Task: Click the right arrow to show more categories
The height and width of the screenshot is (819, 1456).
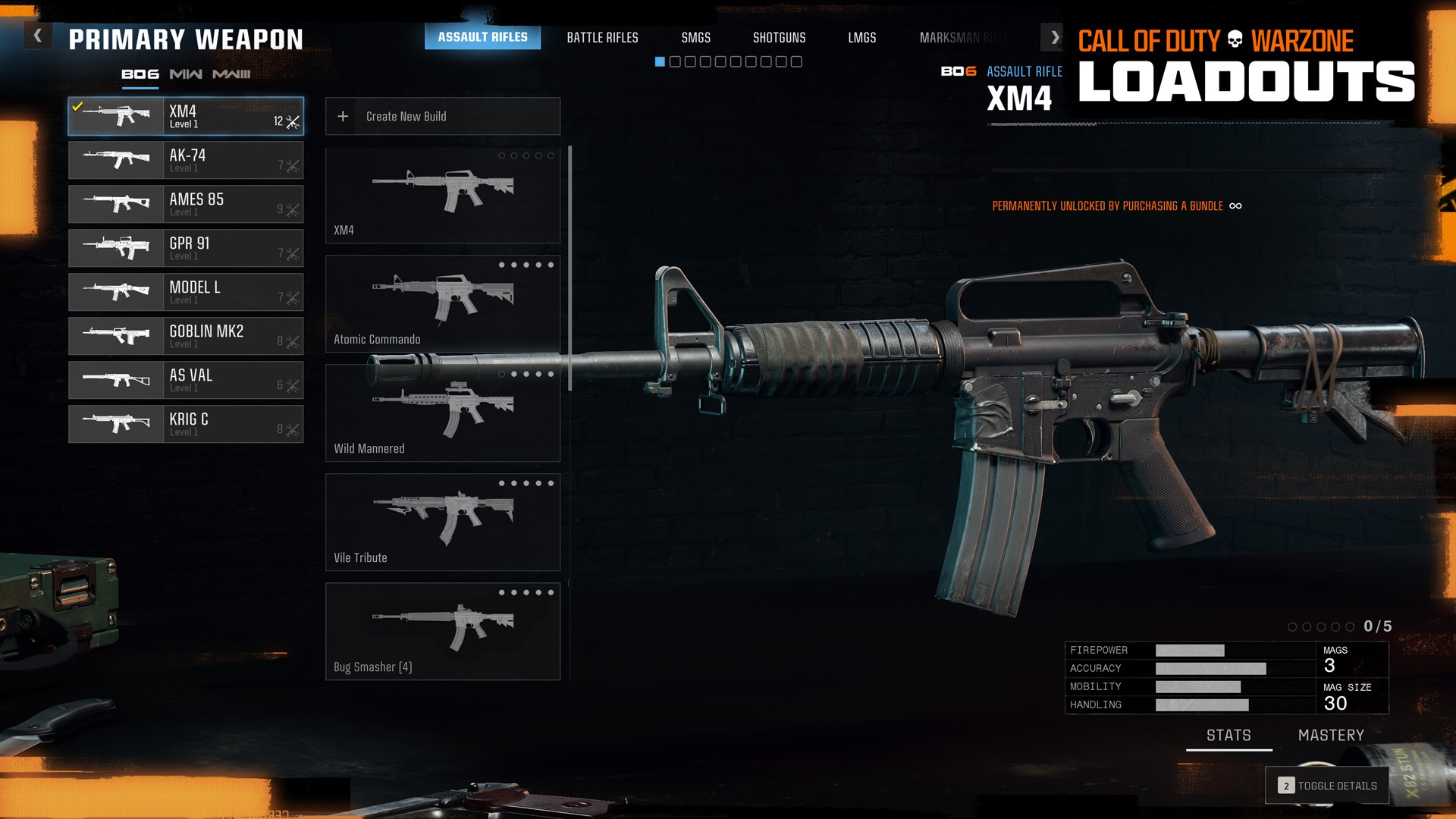Action: pos(1054,36)
